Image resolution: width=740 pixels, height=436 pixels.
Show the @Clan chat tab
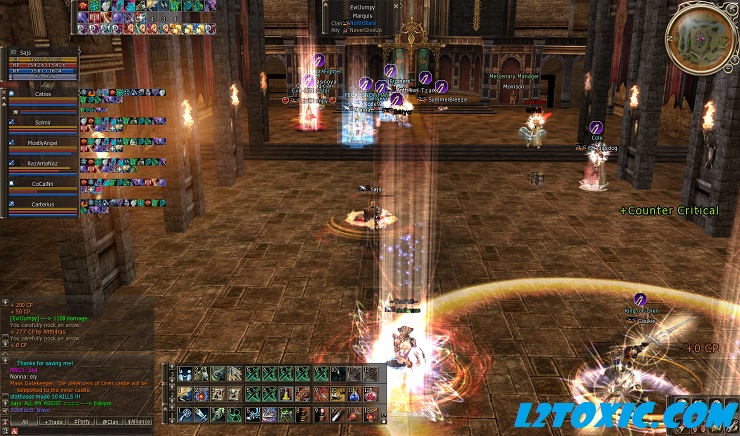tap(111, 421)
